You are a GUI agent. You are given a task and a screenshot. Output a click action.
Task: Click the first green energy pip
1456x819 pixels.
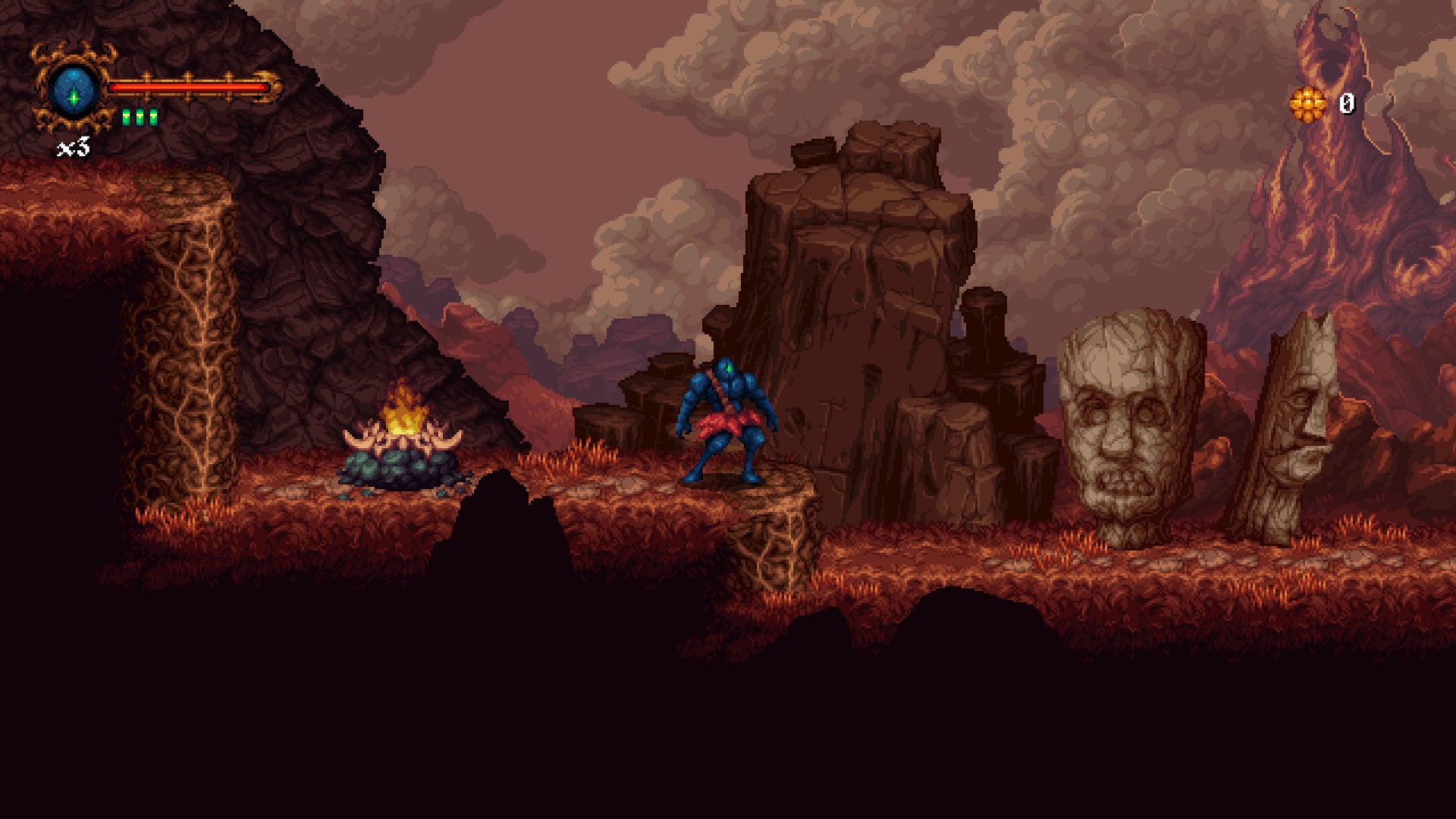tap(127, 115)
